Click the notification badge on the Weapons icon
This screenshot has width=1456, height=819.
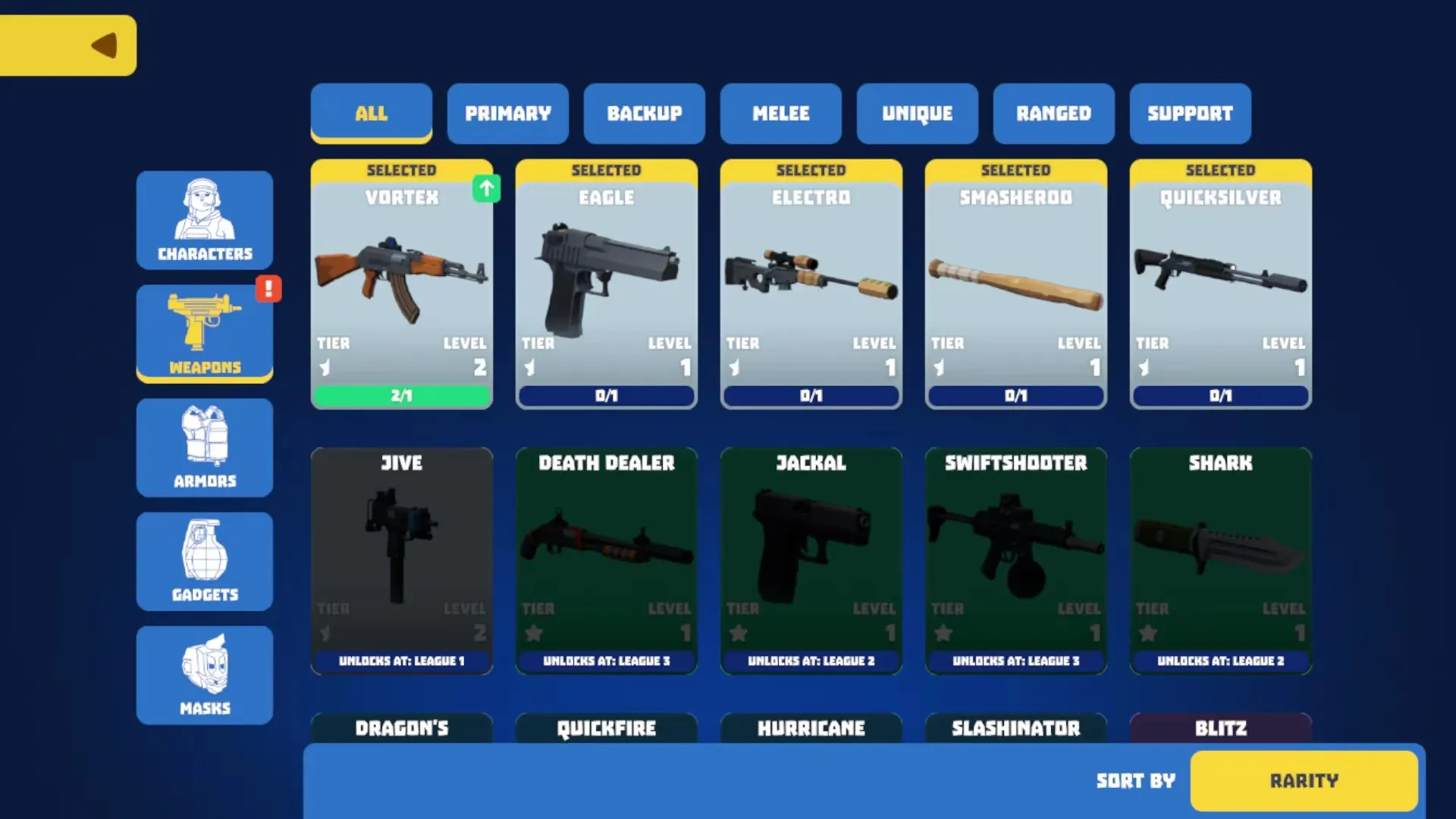click(x=269, y=288)
